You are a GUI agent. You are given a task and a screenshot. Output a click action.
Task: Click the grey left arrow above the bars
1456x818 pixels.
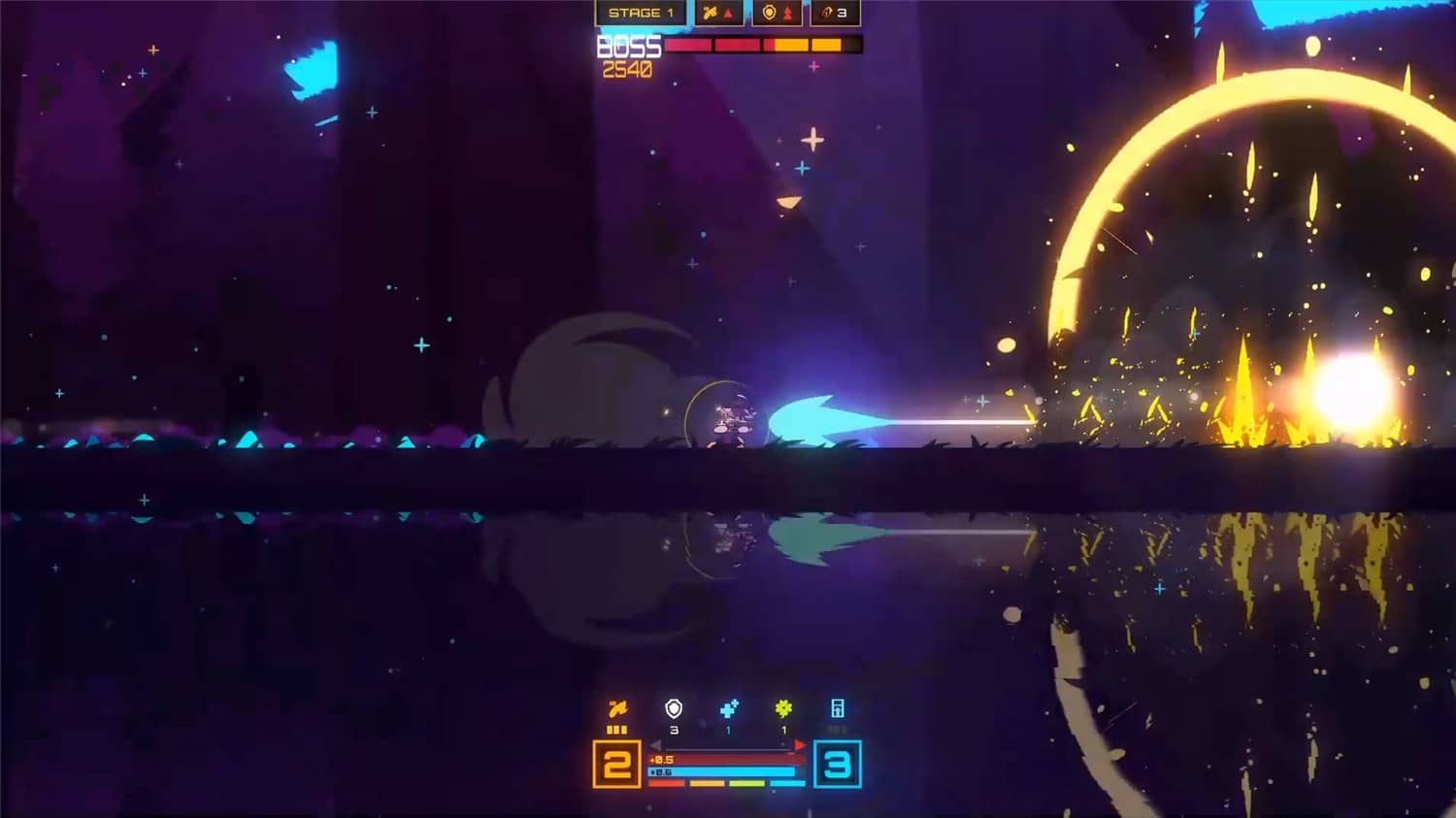(x=656, y=745)
